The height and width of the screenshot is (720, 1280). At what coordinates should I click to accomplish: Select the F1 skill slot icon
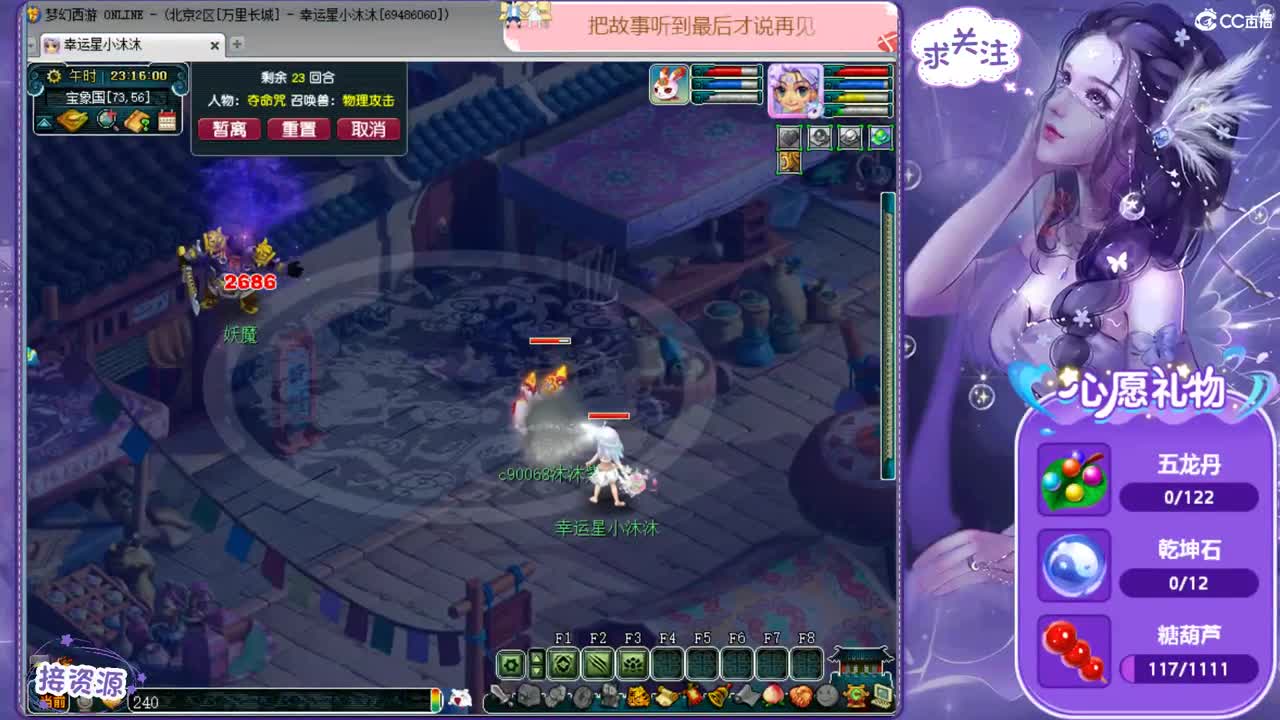click(562, 663)
